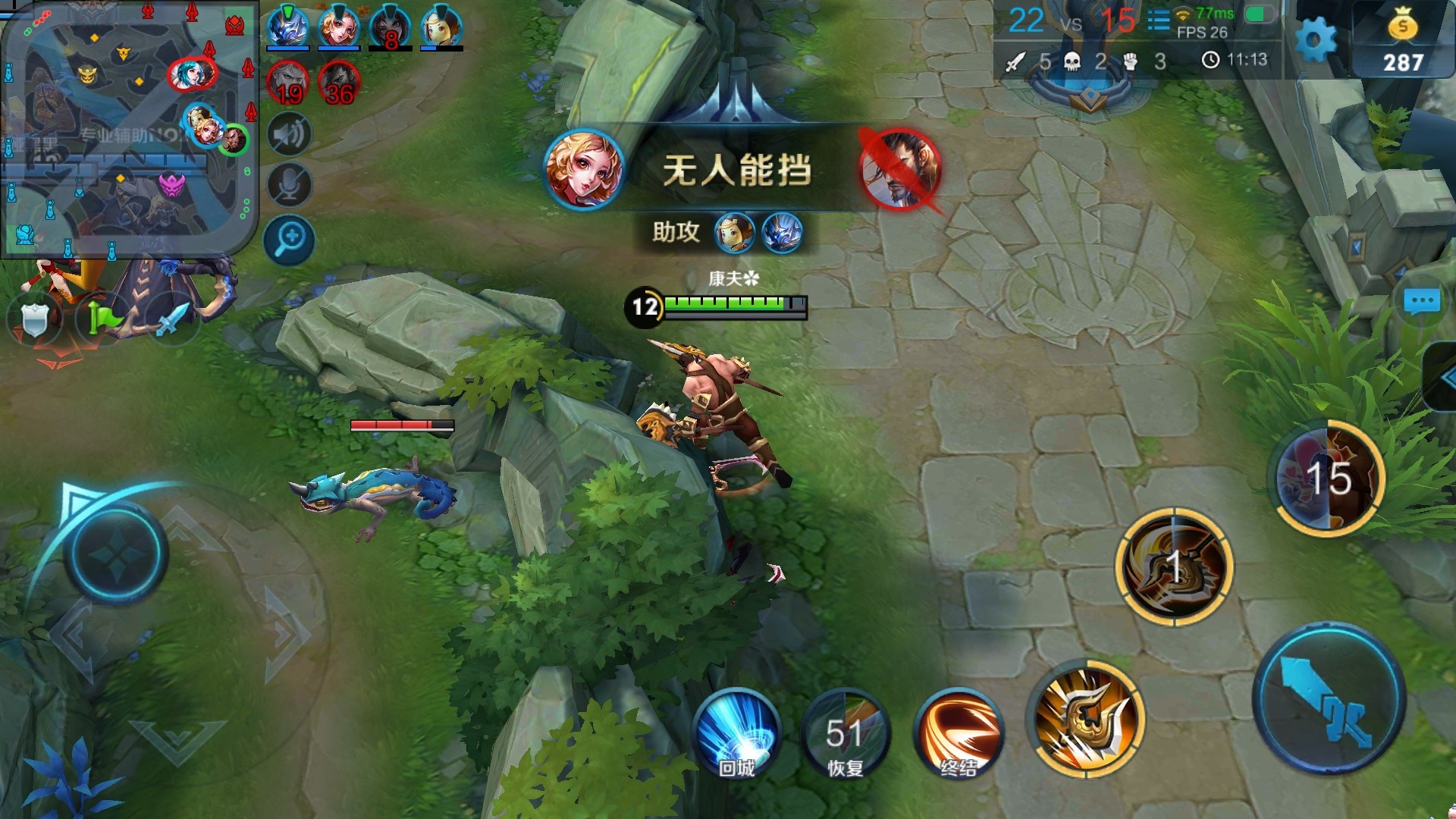The width and height of the screenshot is (1456, 819).
Task: Toggle the speaker sound button
Action: [x=289, y=135]
